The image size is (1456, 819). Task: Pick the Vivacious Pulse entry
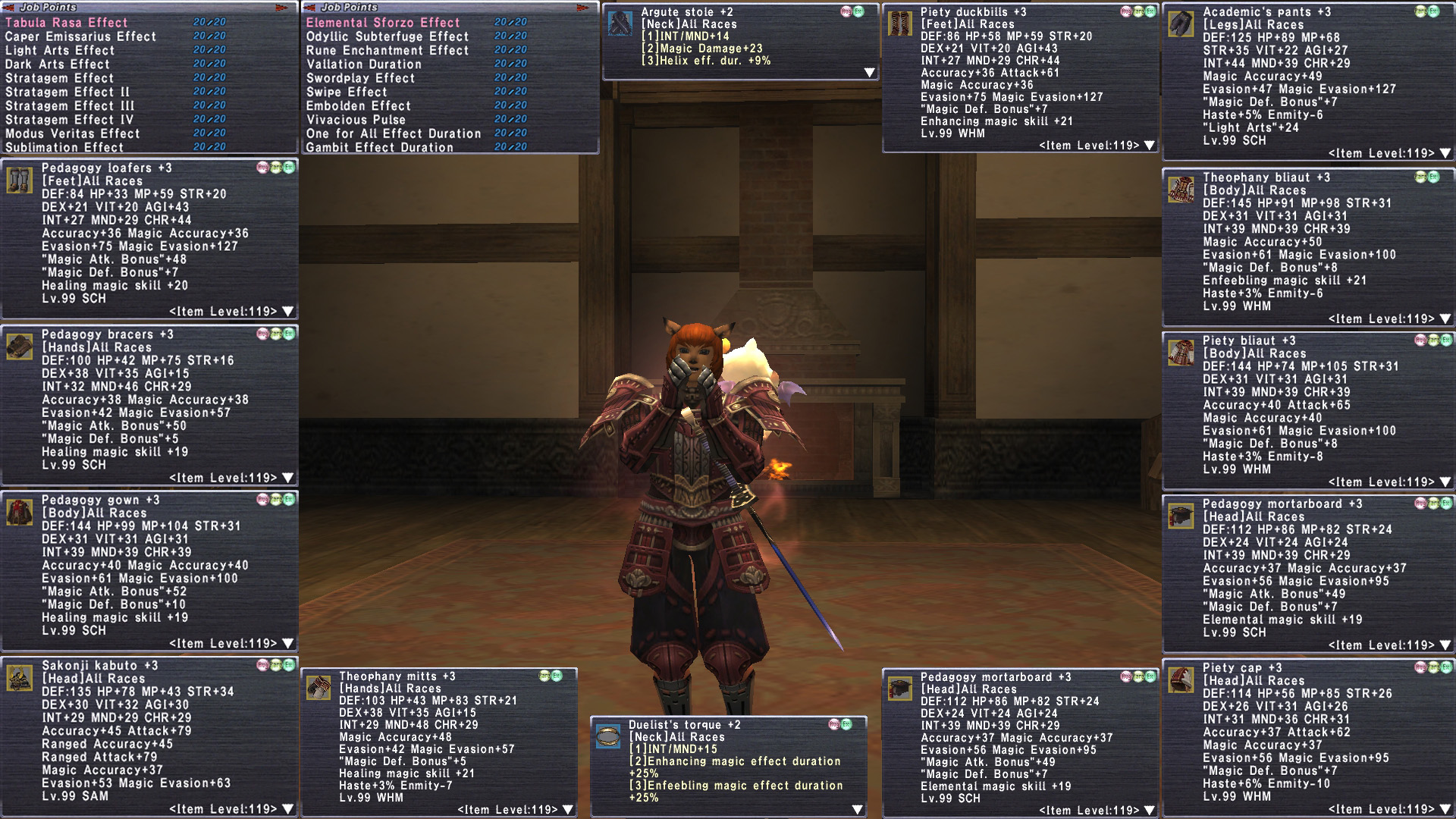pos(356,120)
